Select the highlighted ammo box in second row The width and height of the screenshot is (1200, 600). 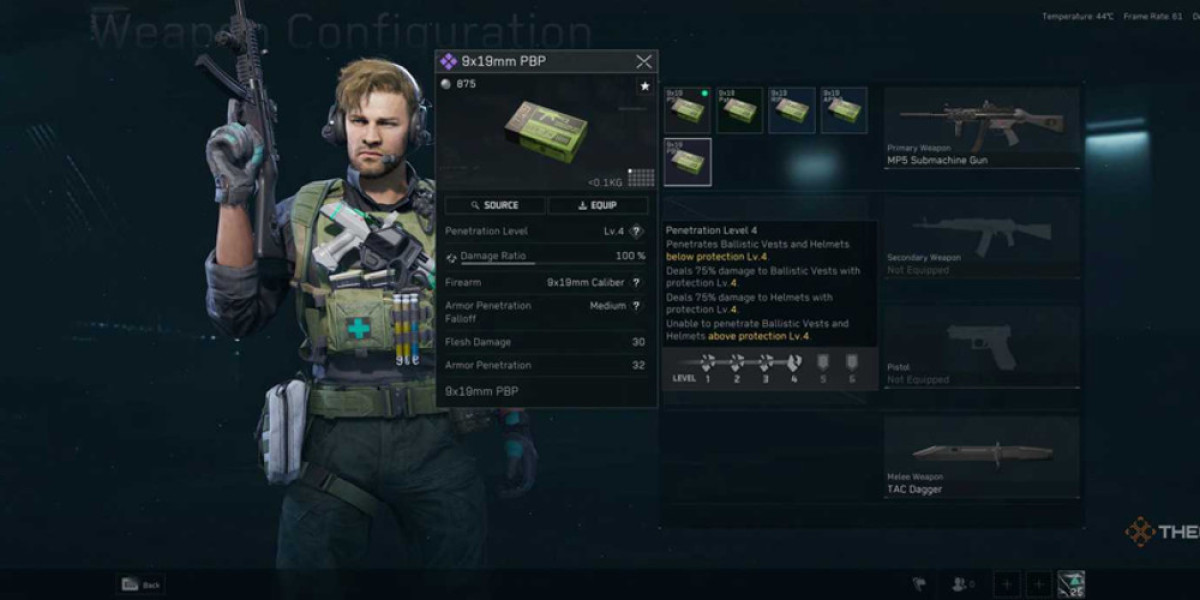(687, 162)
